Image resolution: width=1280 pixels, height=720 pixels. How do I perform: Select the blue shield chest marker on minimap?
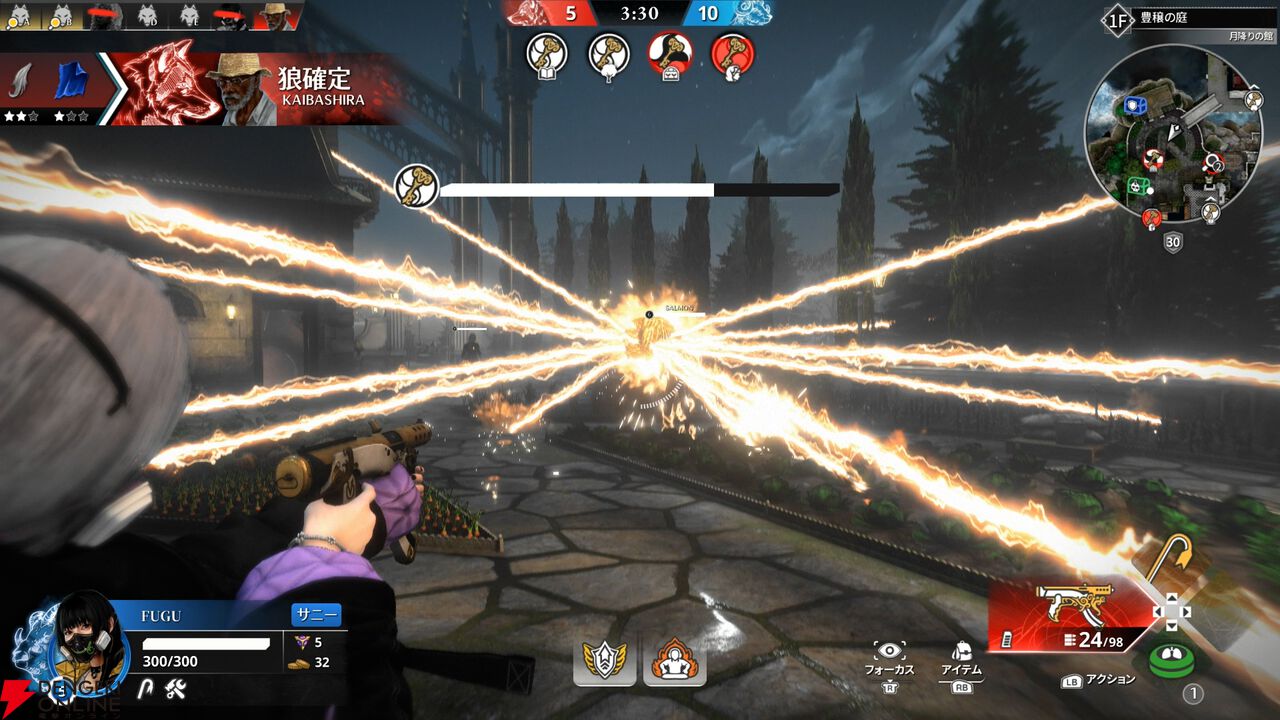pos(1134,105)
